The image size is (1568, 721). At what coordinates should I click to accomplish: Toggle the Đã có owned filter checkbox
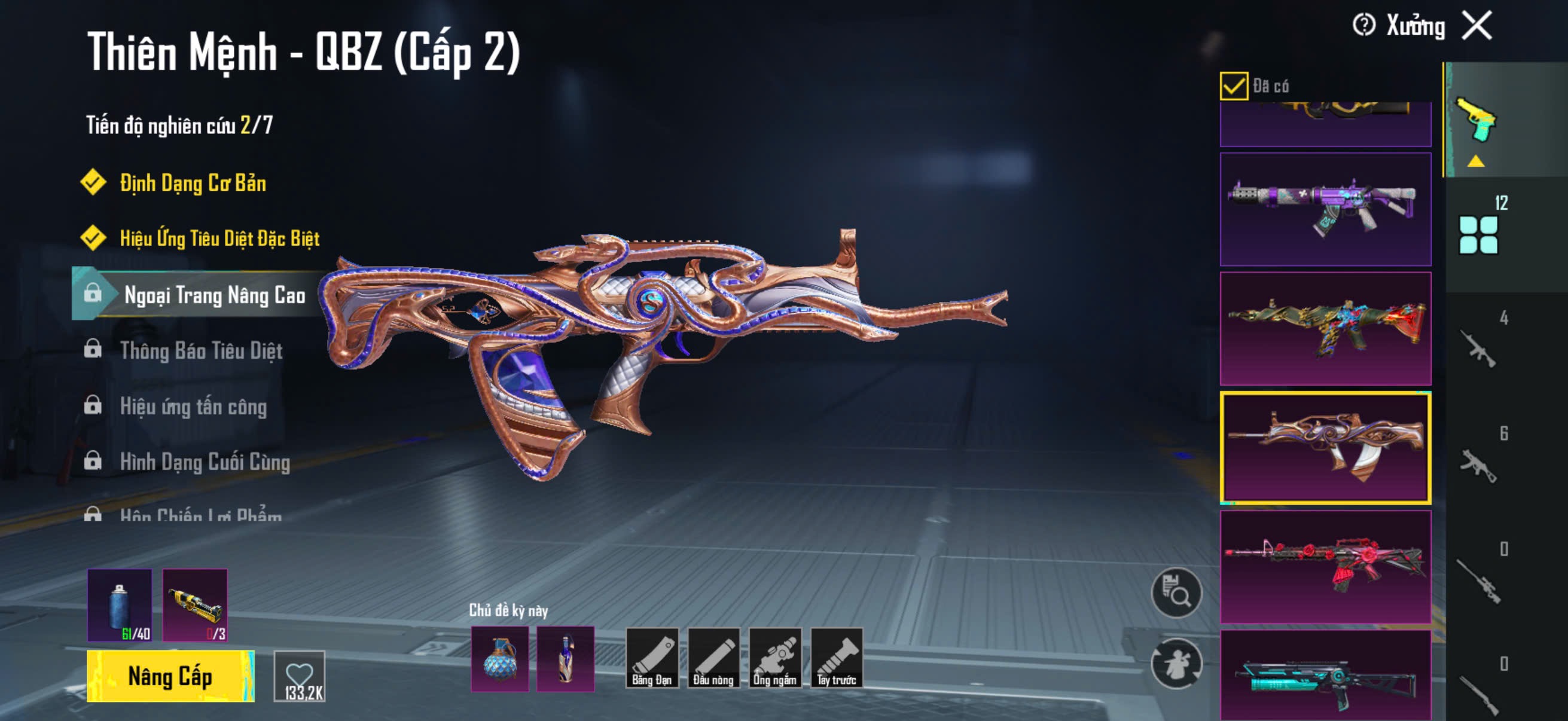click(1233, 85)
